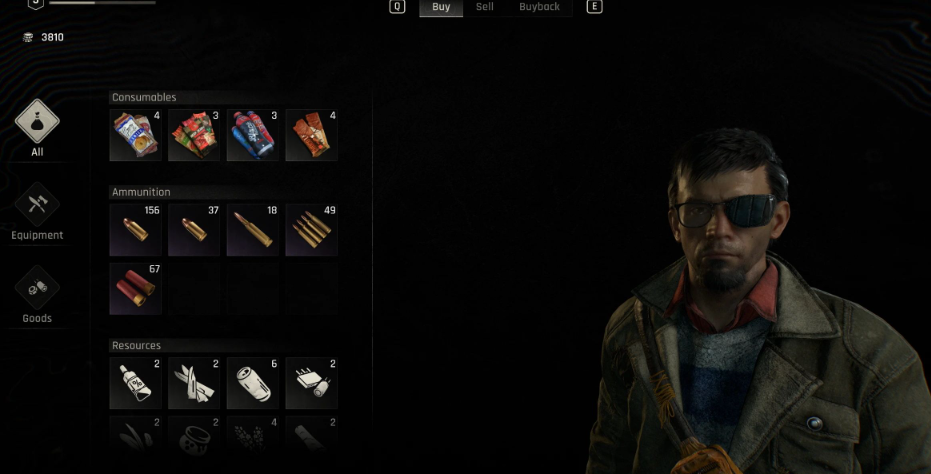Image resolution: width=931 pixels, height=474 pixels.
Task: Choose the pistol ammo stack of 37
Action: pos(193,230)
